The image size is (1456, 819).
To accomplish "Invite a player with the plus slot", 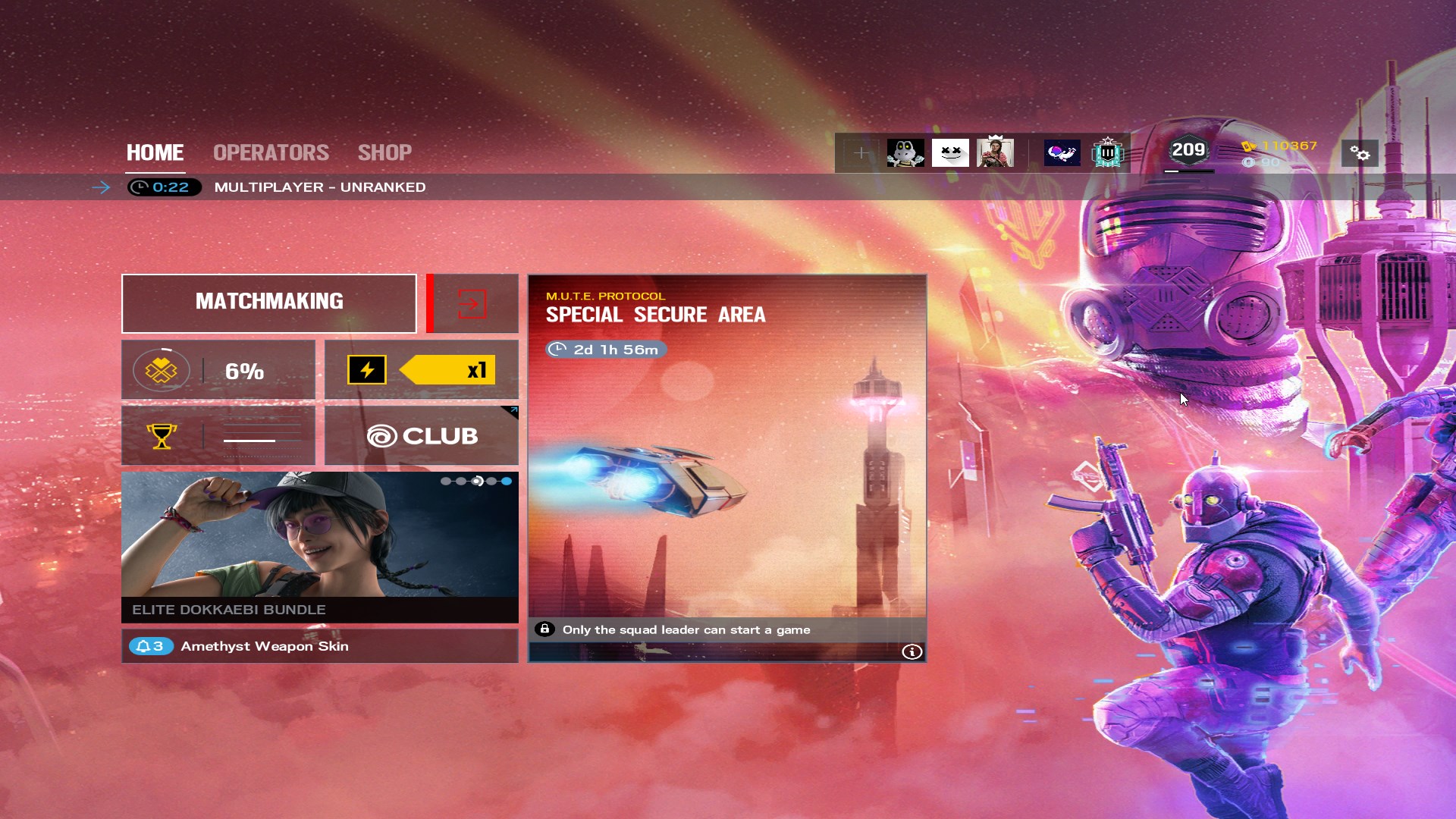I will (861, 153).
